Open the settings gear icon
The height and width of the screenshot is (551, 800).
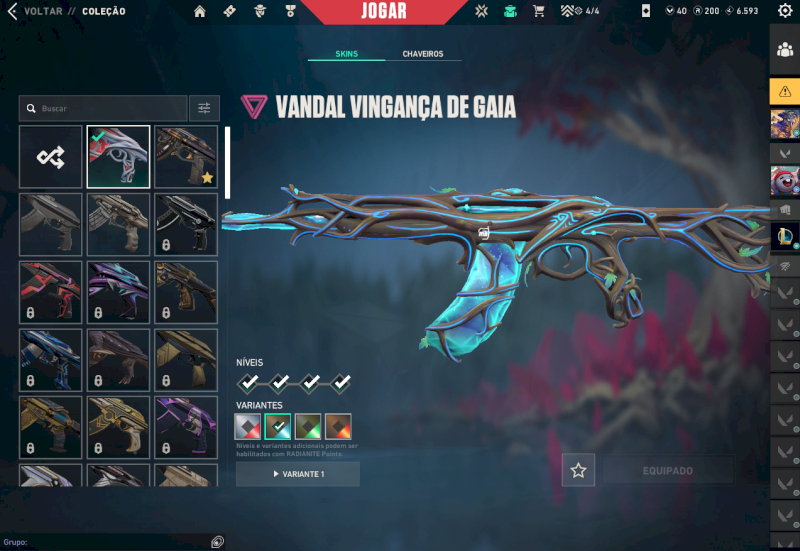click(785, 11)
